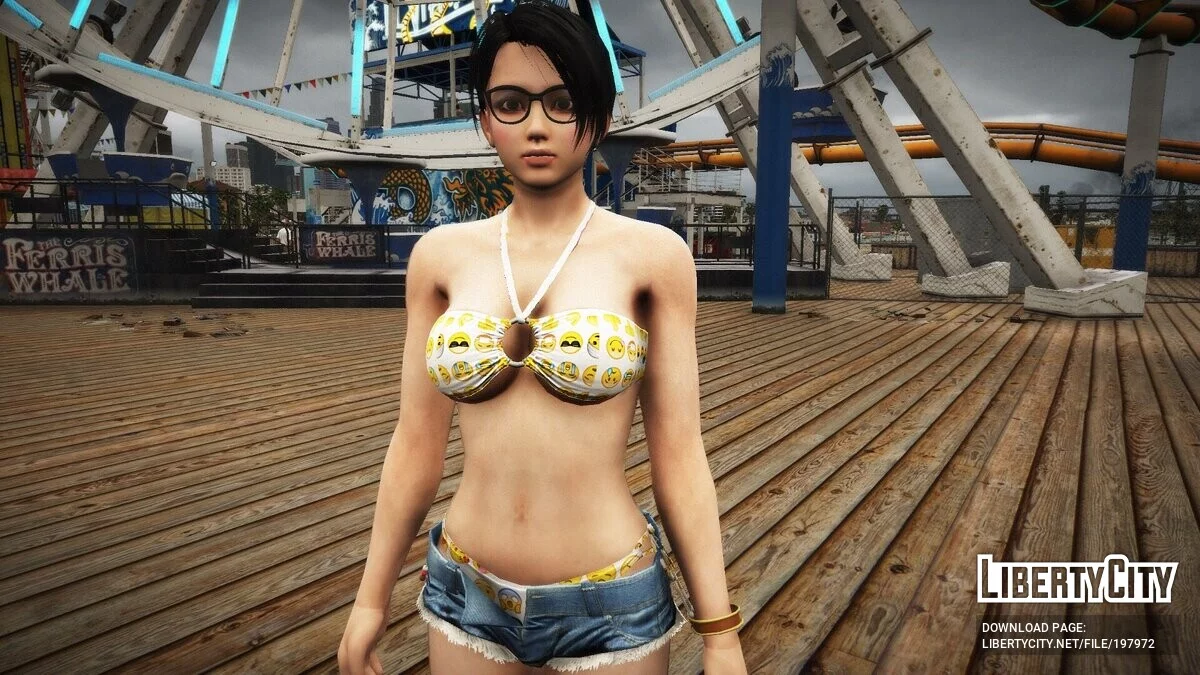Click the LibertyCity logo watermark
Image resolution: width=1200 pixels, height=675 pixels.
[1077, 579]
